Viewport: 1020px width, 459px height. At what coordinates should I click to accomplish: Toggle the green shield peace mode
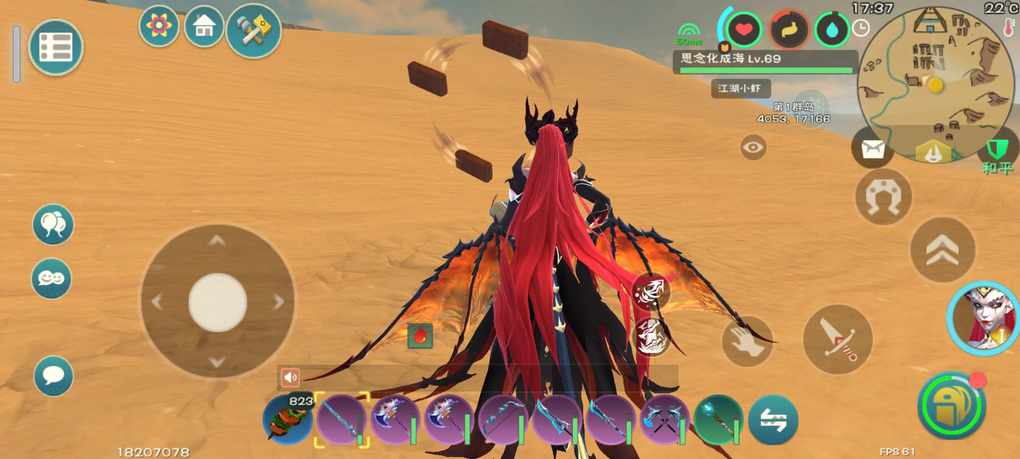tap(996, 151)
